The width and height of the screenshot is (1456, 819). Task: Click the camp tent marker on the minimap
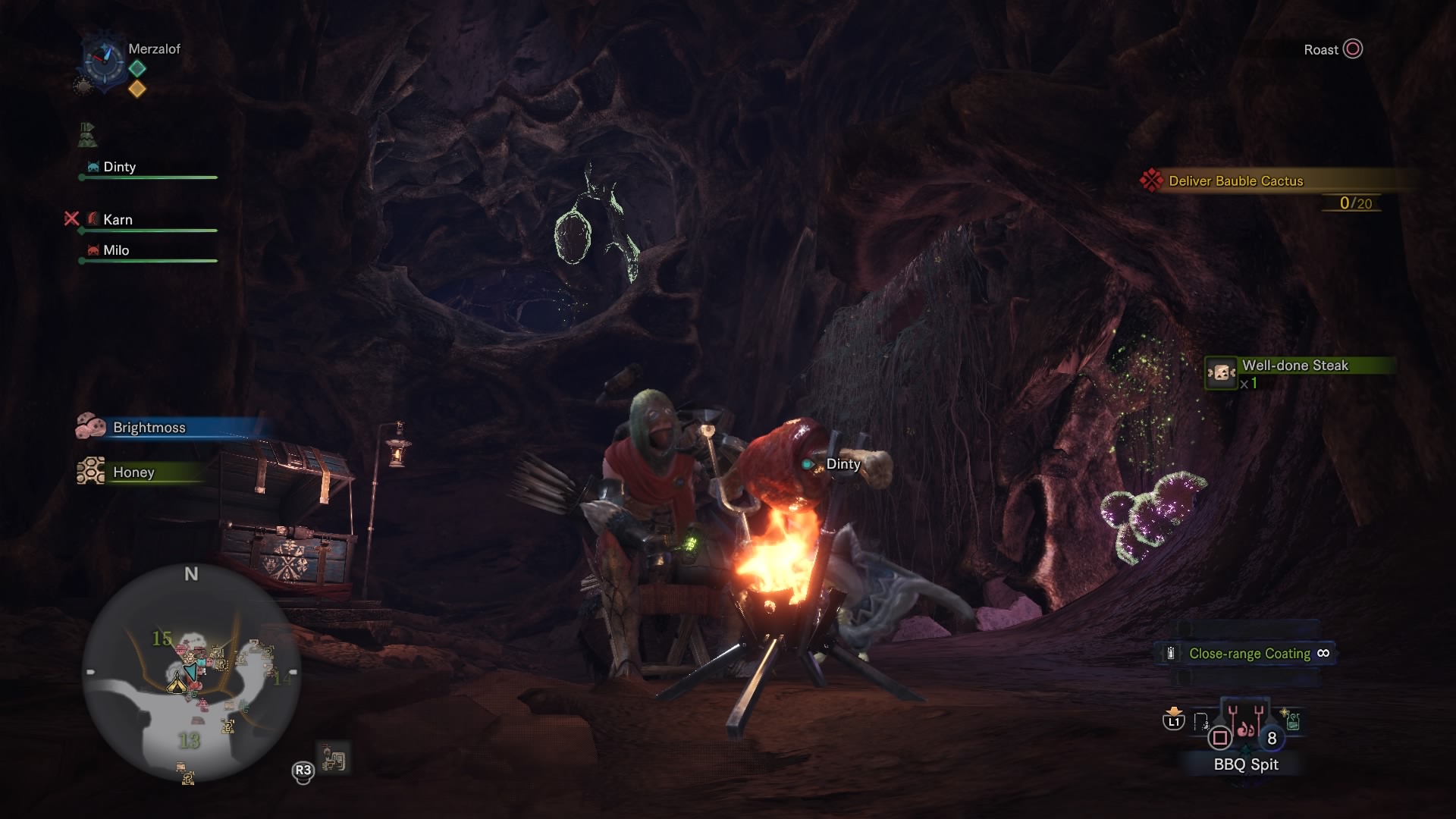point(177,683)
